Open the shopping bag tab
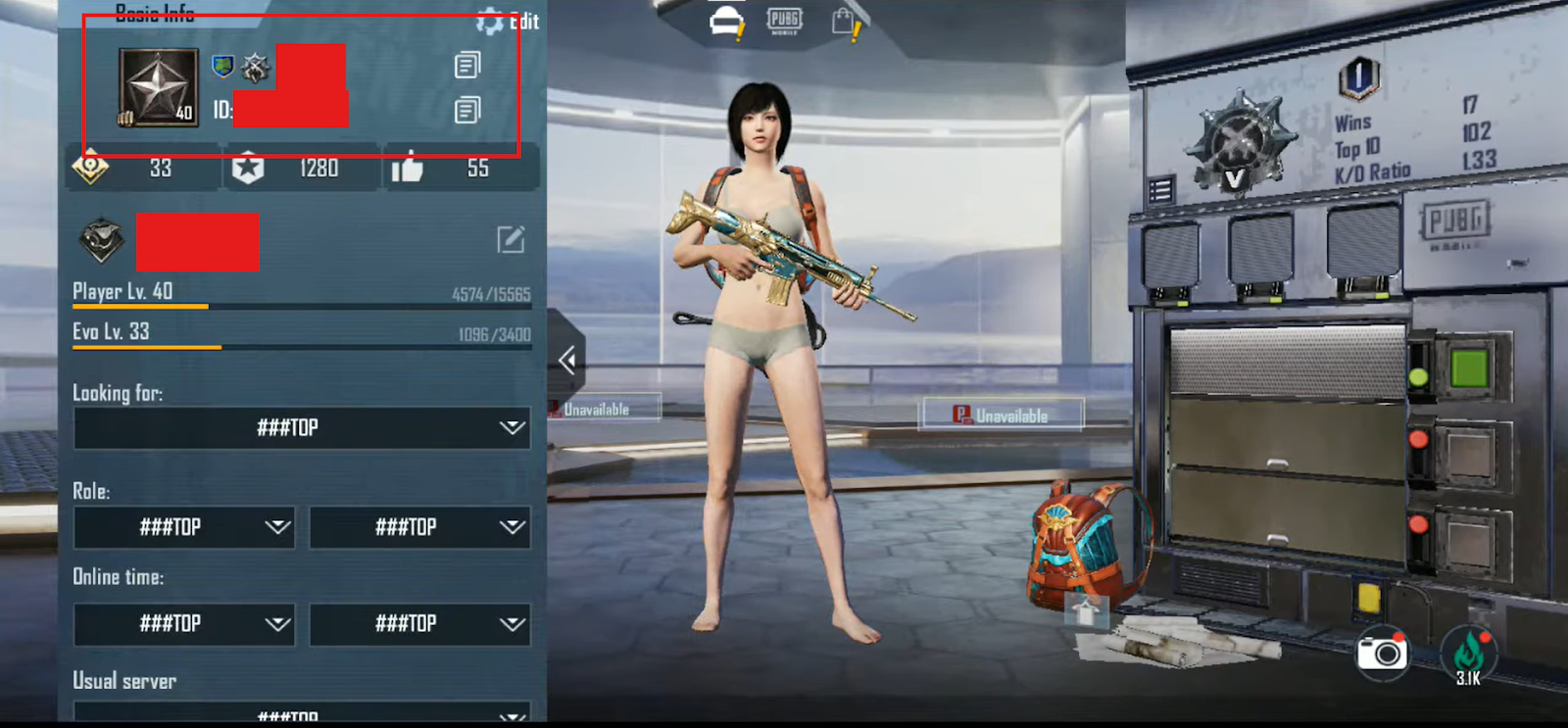1568x728 pixels. [x=843, y=22]
